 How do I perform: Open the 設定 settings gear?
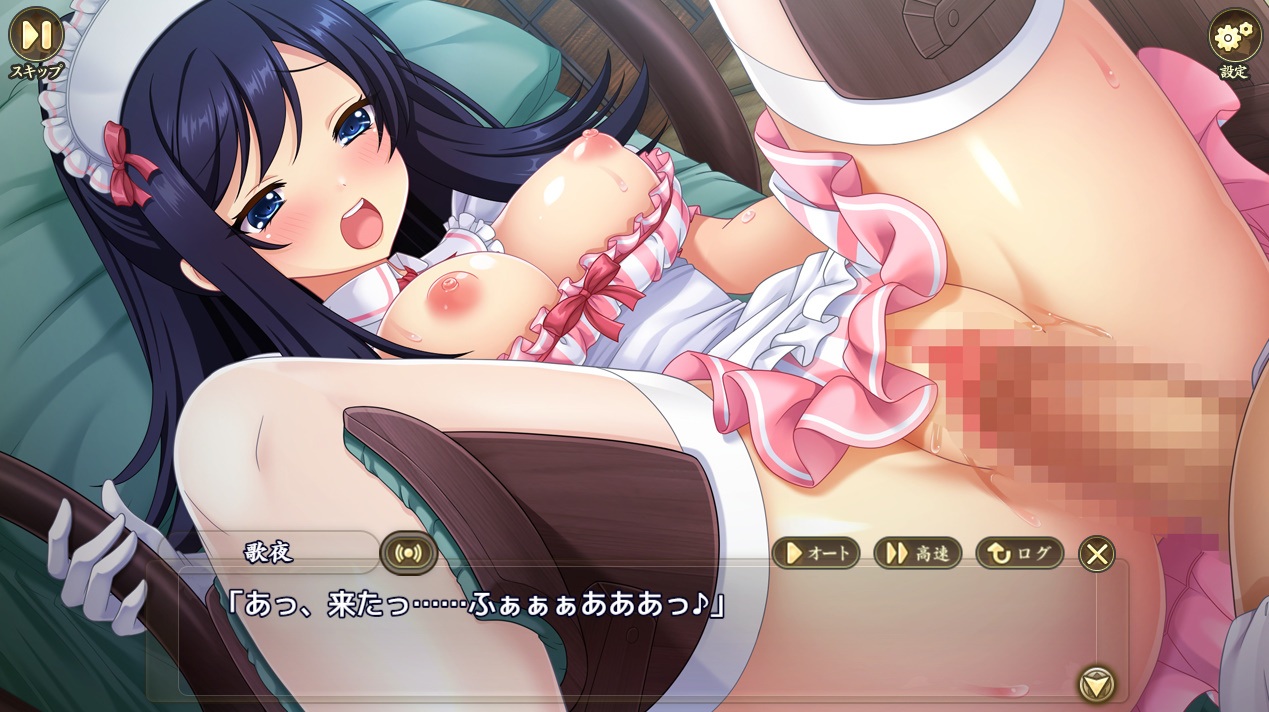click(x=1234, y=36)
